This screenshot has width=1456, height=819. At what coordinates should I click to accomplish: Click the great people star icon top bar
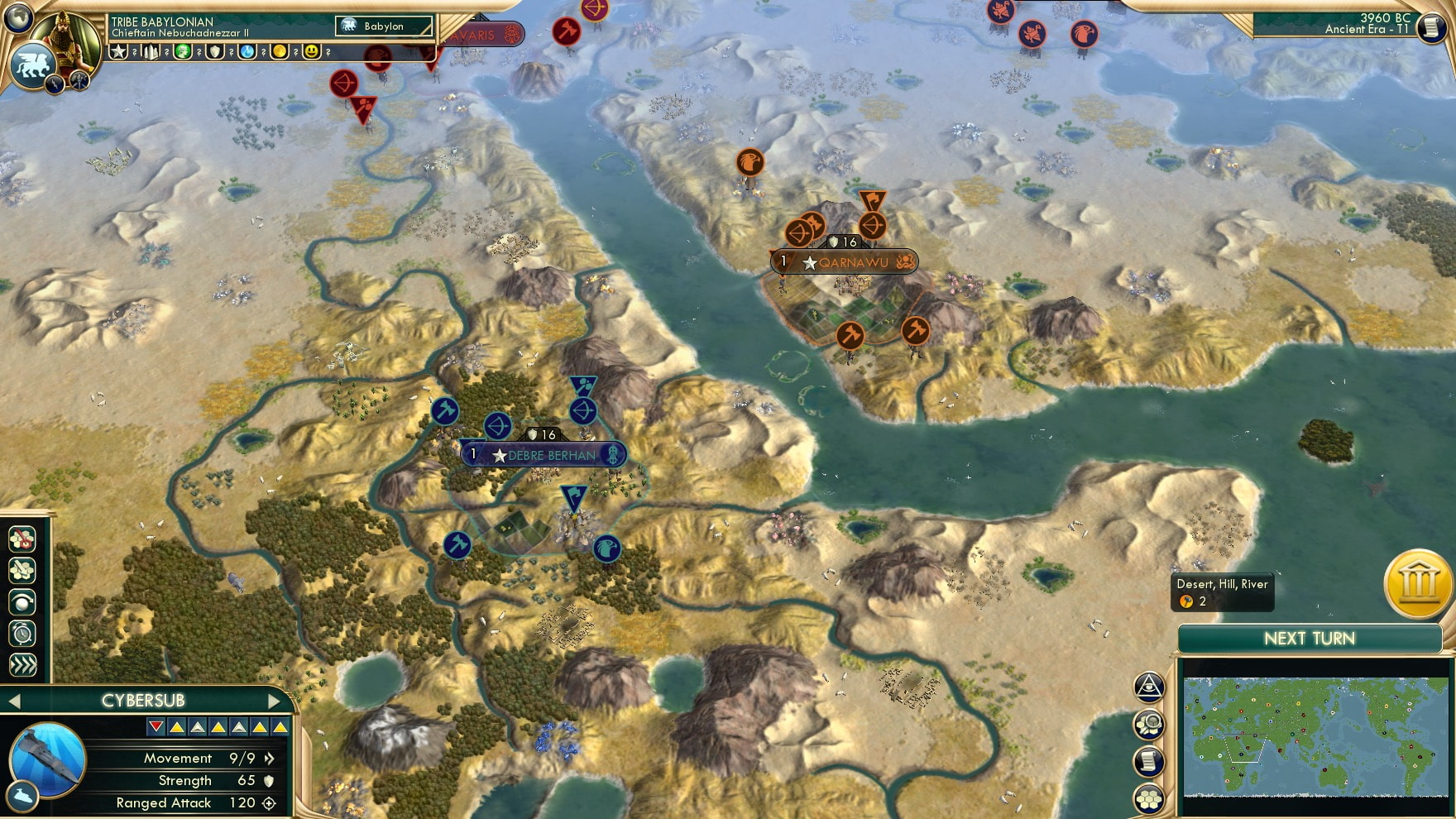coord(120,52)
